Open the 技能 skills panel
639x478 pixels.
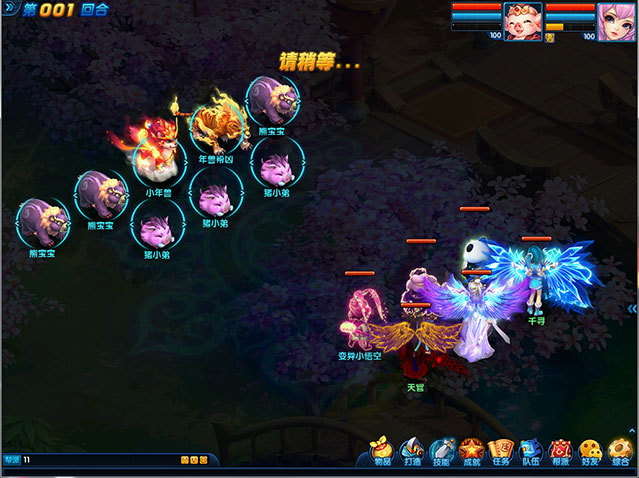(x=441, y=453)
